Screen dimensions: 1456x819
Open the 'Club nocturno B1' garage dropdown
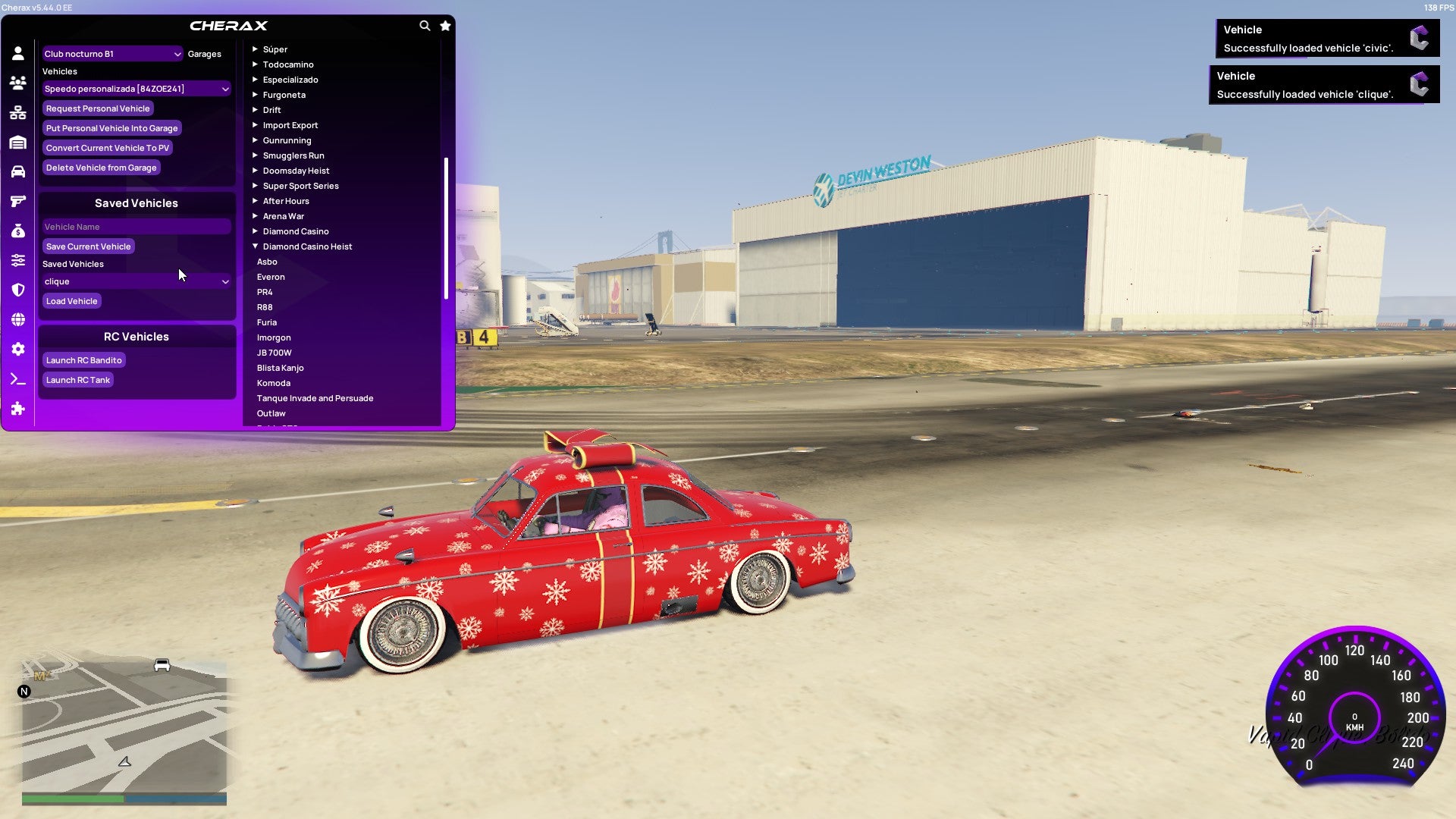pos(112,54)
